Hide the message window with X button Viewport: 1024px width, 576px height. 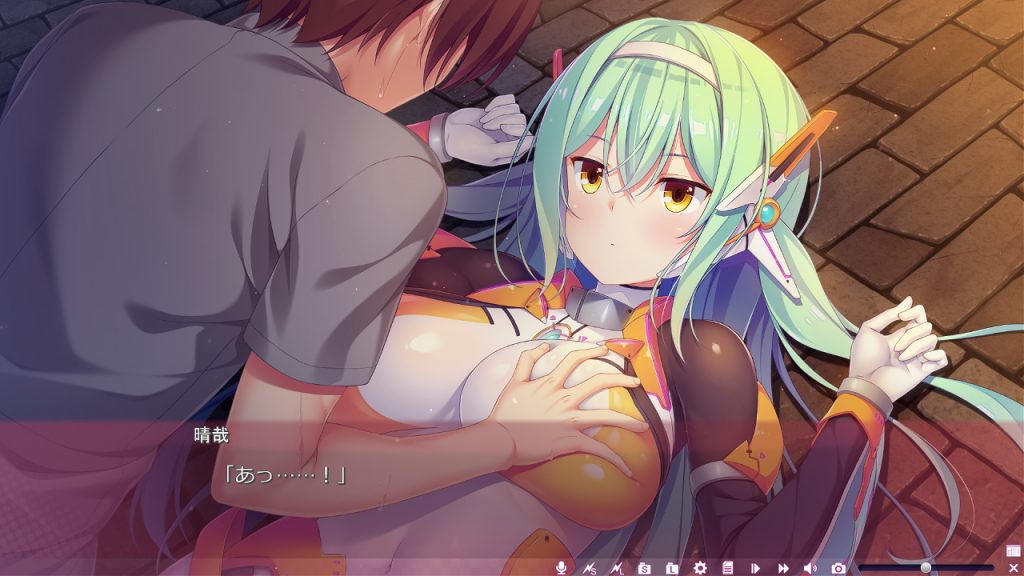[x=1013, y=568]
